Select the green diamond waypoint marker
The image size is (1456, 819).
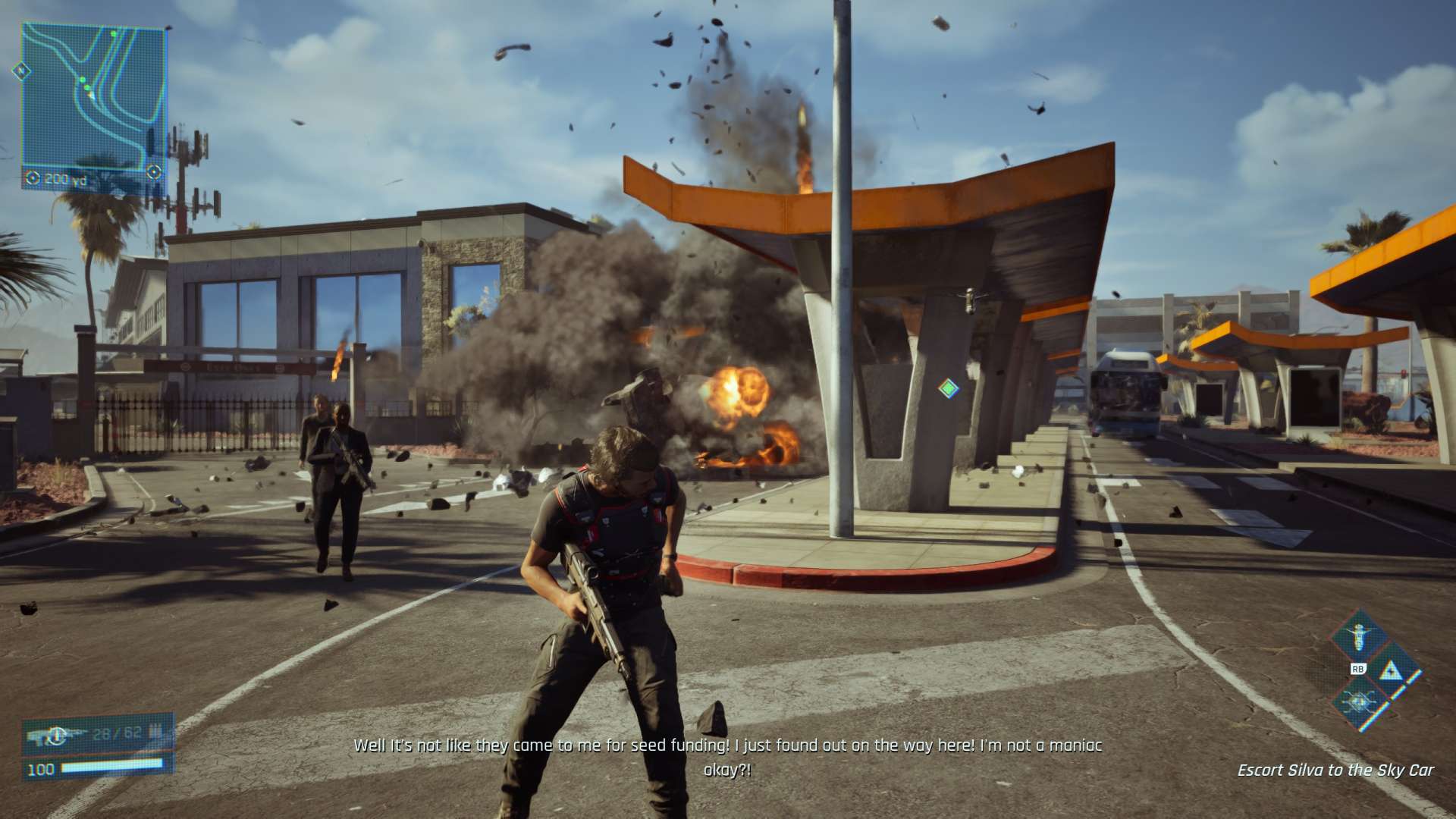click(948, 388)
